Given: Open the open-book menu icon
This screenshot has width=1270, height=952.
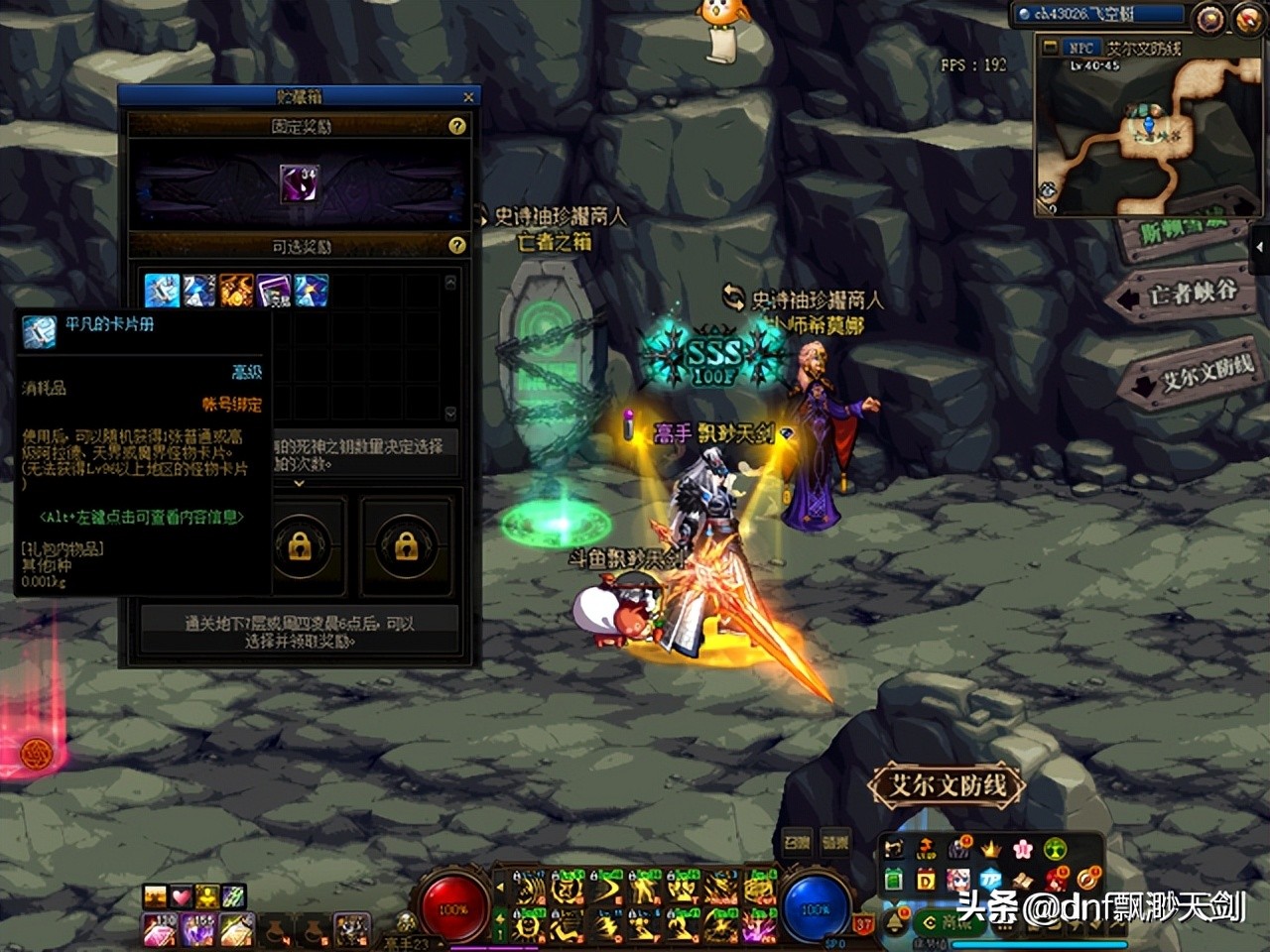Looking at the screenshot, I should [x=1023, y=880].
